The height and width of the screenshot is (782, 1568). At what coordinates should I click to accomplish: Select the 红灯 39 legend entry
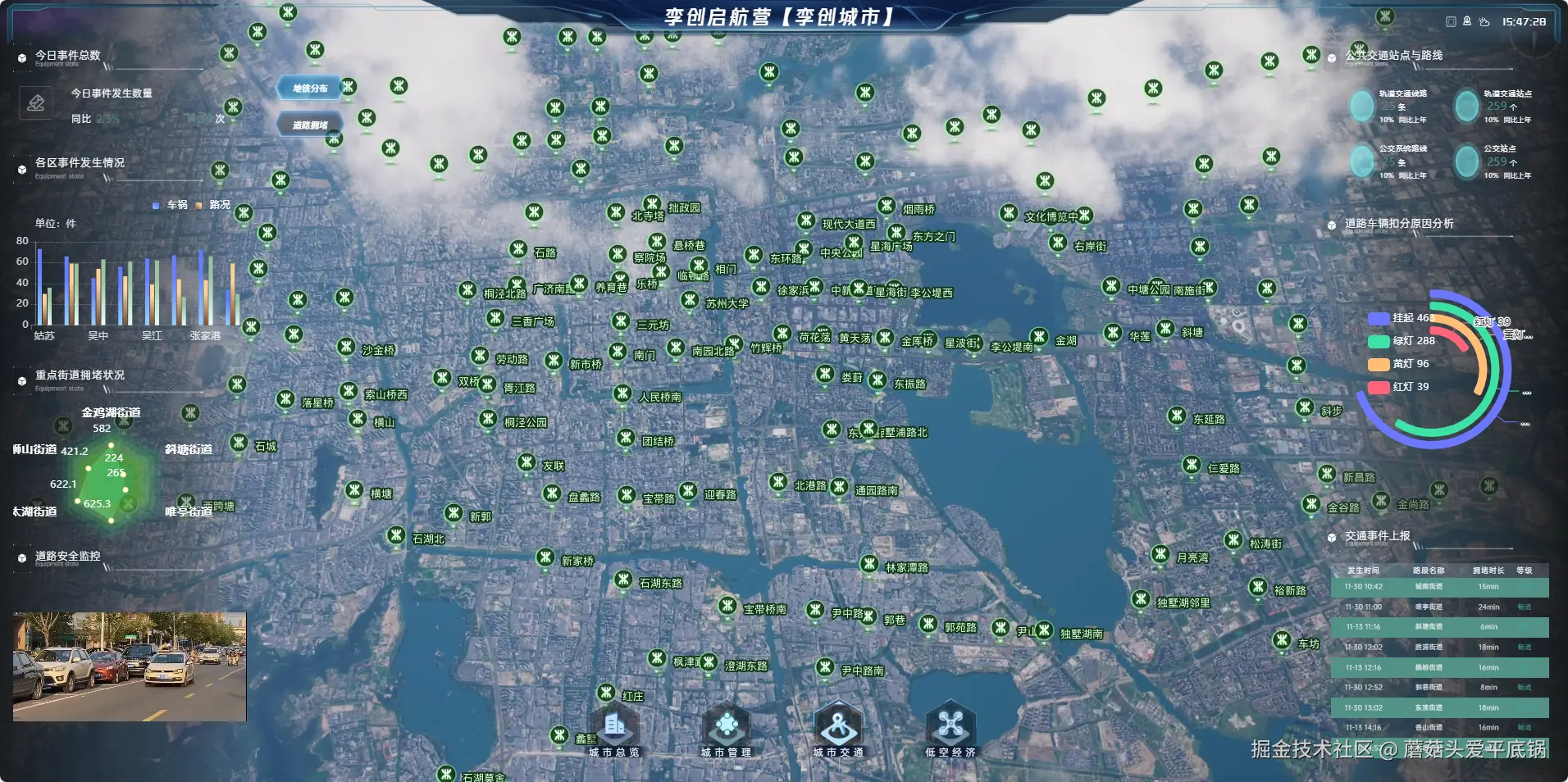click(x=1399, y=387)
